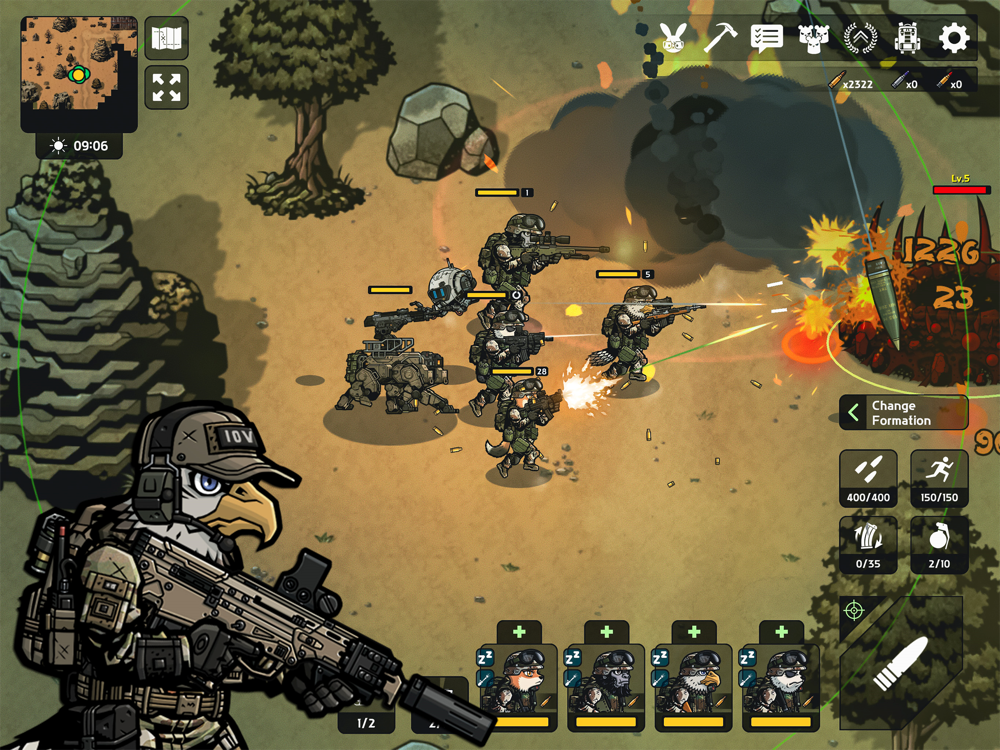Open the squad members menu
The height and width of the screenshot is (750, 1000).
point(813,38)
